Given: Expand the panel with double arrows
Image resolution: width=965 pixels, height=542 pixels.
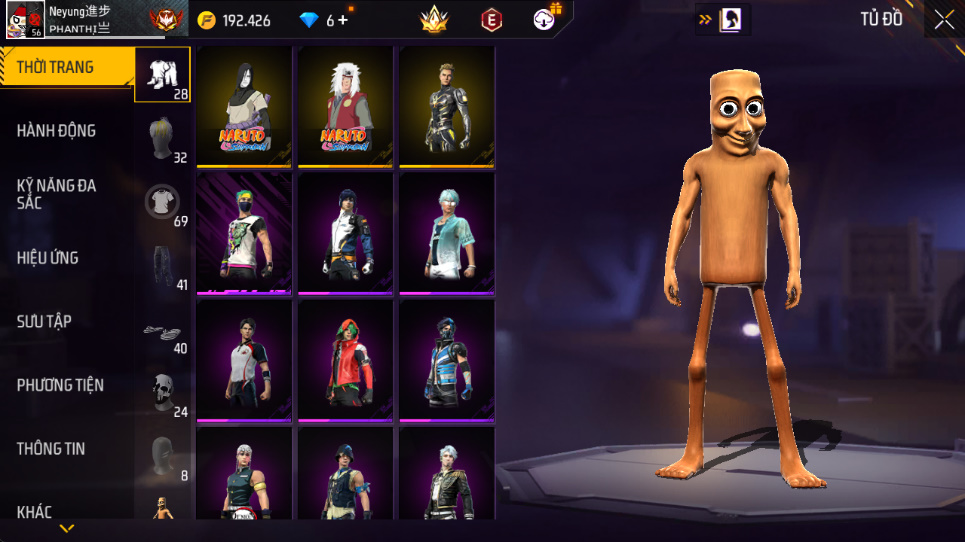Looking at the screenshot, I should point(705,19).
